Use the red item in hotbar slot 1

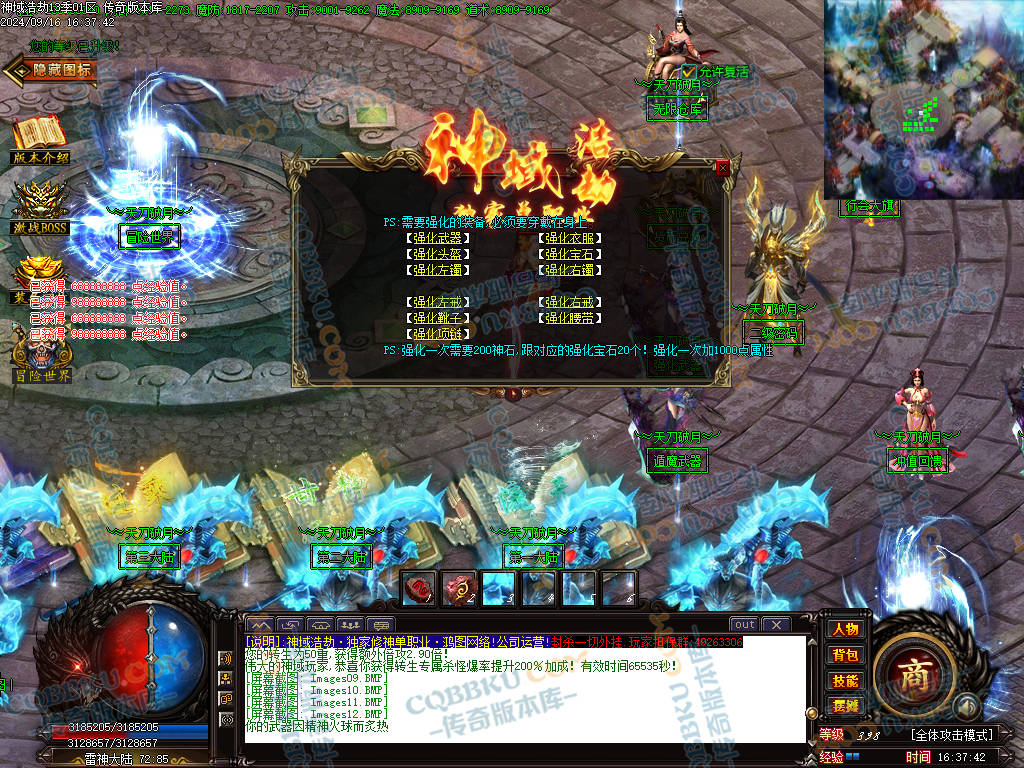pyautogui.click(x=419, y=588)
